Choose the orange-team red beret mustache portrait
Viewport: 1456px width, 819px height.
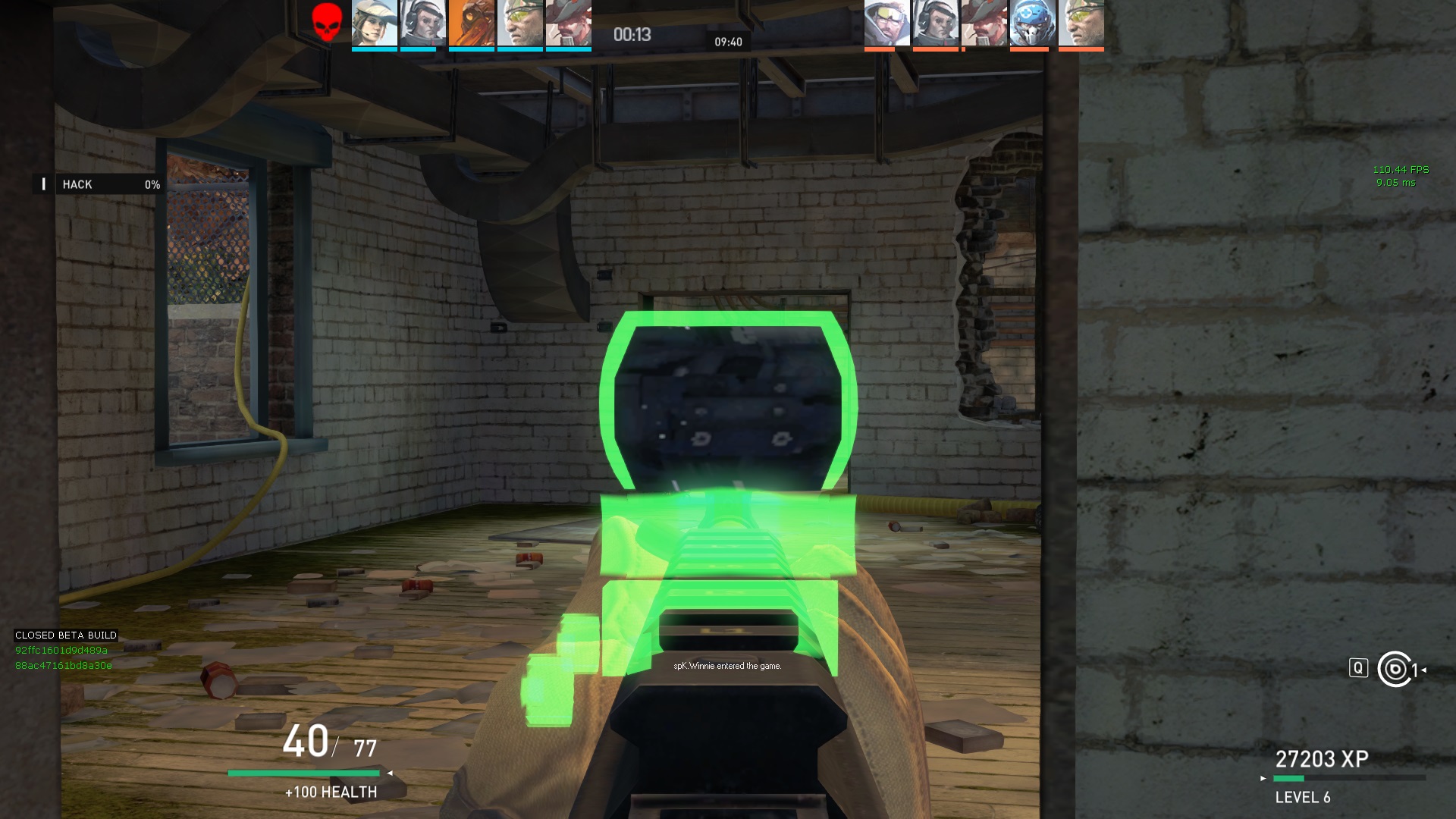(984, 23)
